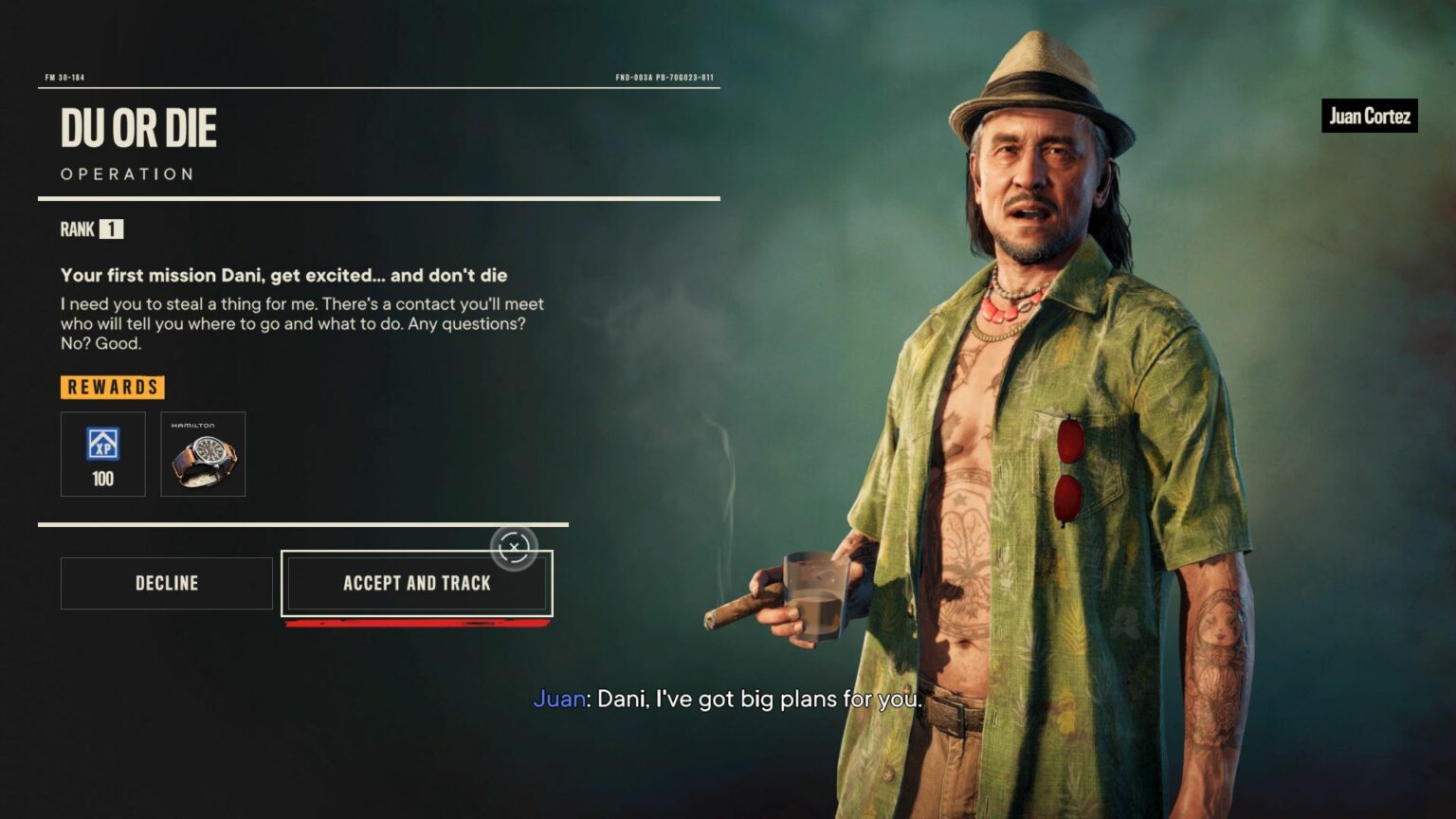The height and width of the screenshot is (819, 1456).
Task: Toggle mission tracking via Accept and Track
Action: point(416,583)
